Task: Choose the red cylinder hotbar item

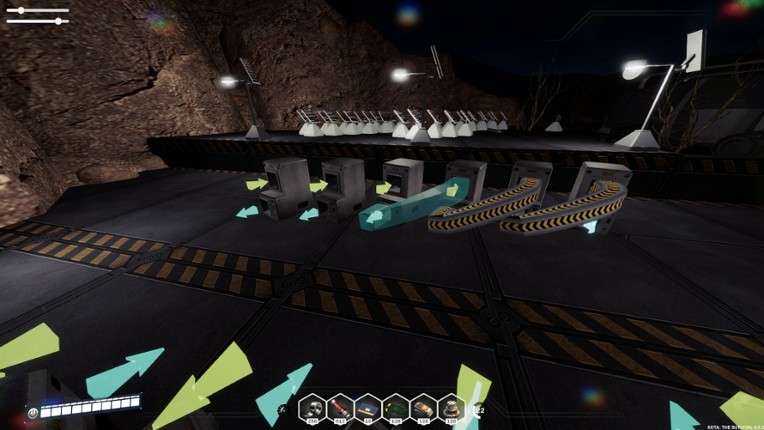Action: [341, 407]
